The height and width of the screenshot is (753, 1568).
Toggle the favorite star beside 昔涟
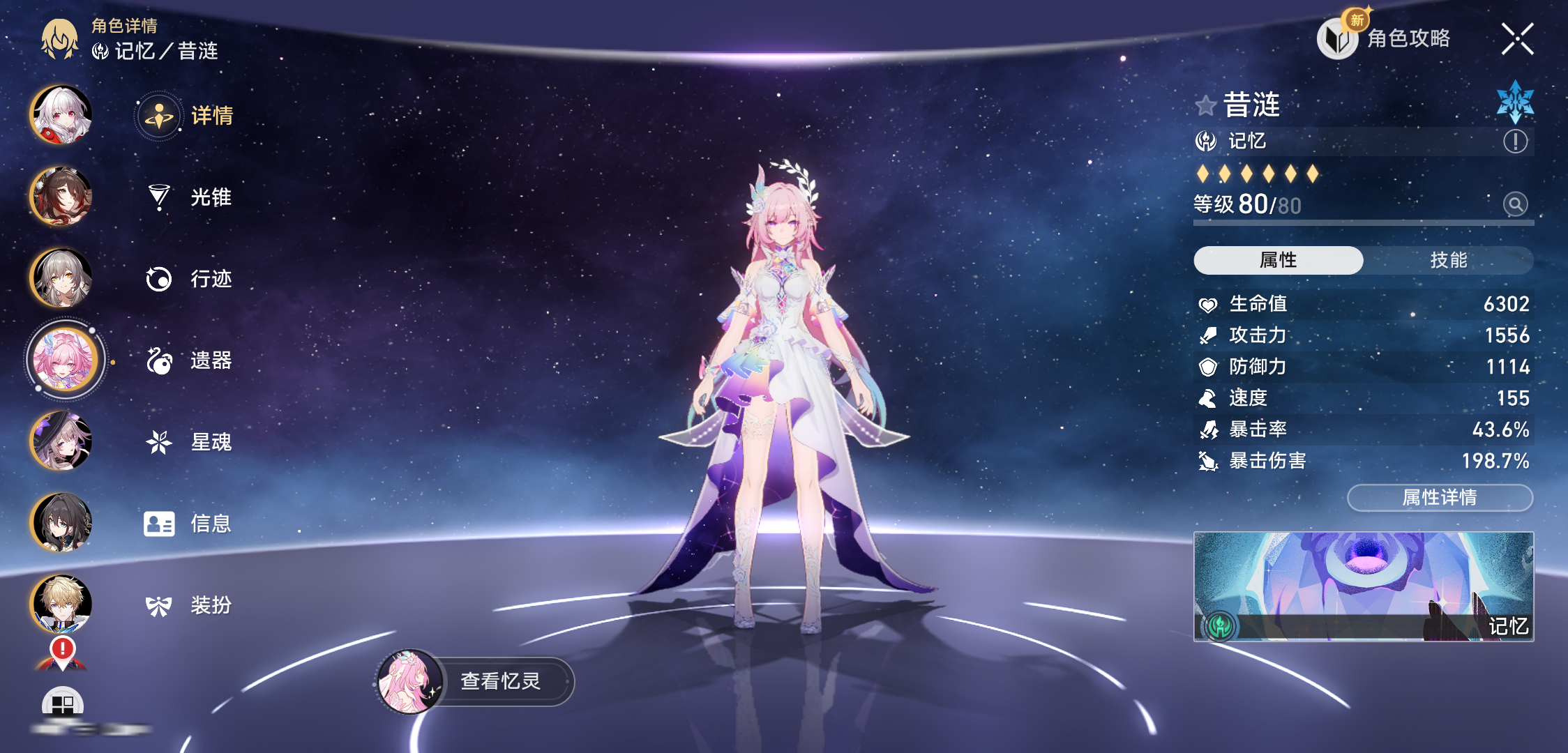click(x=1205, y=106)
